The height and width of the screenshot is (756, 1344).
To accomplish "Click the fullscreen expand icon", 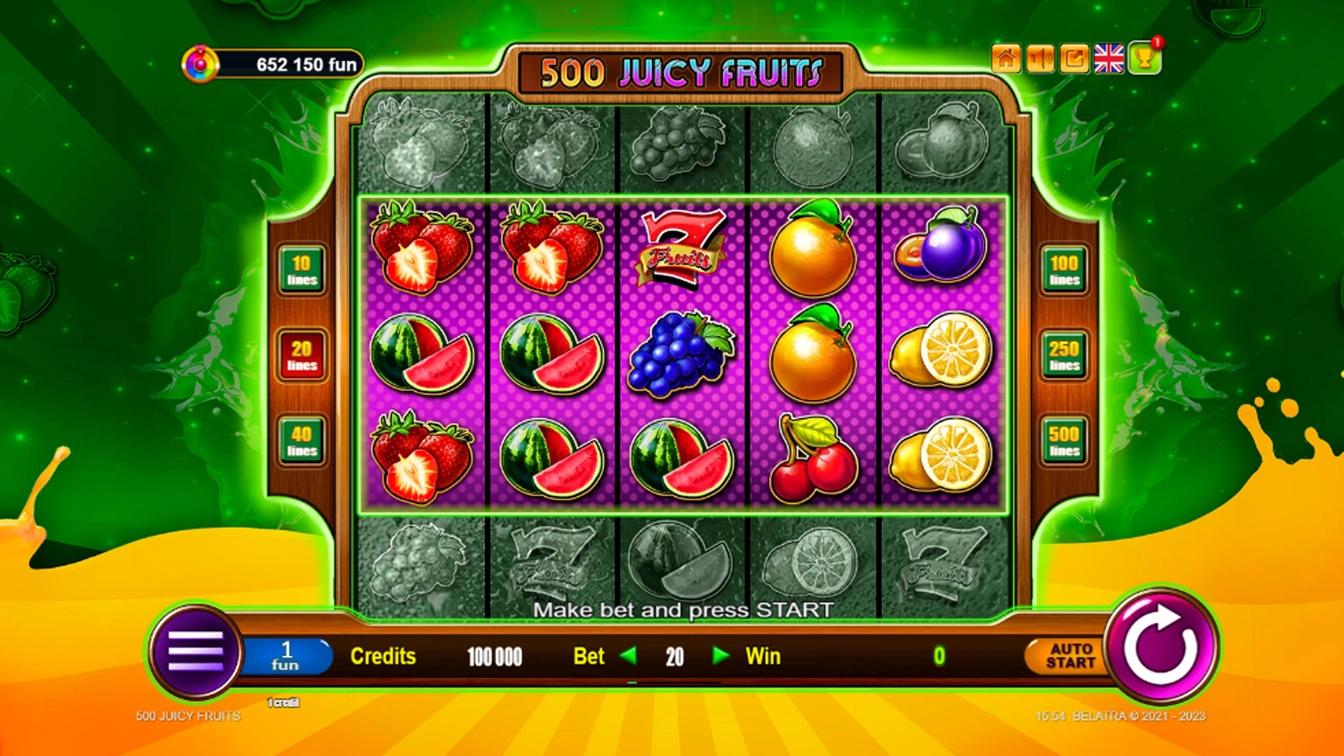I will 1074,59.
